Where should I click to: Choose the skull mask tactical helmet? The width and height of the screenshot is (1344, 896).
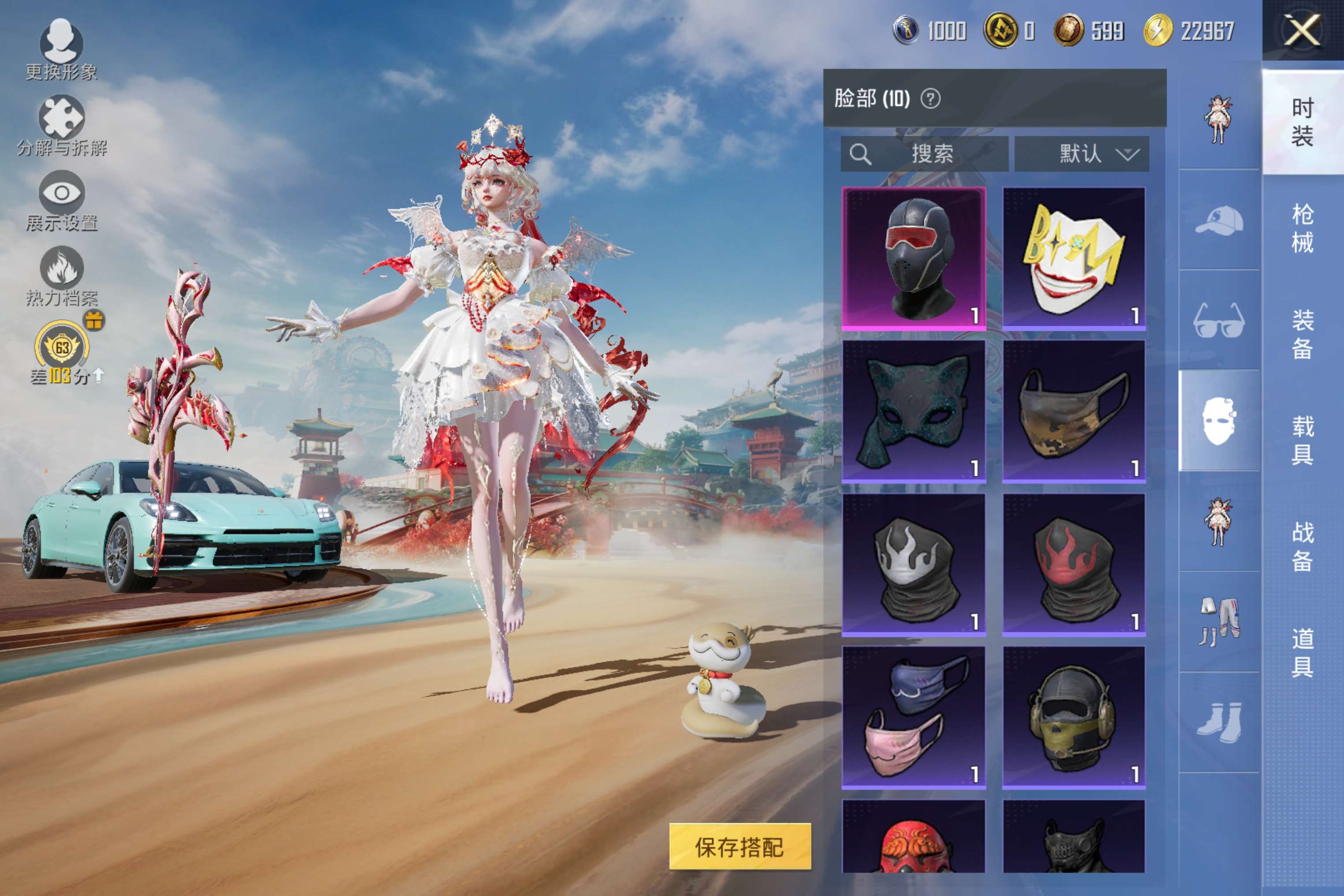[x=1074, y=718]
